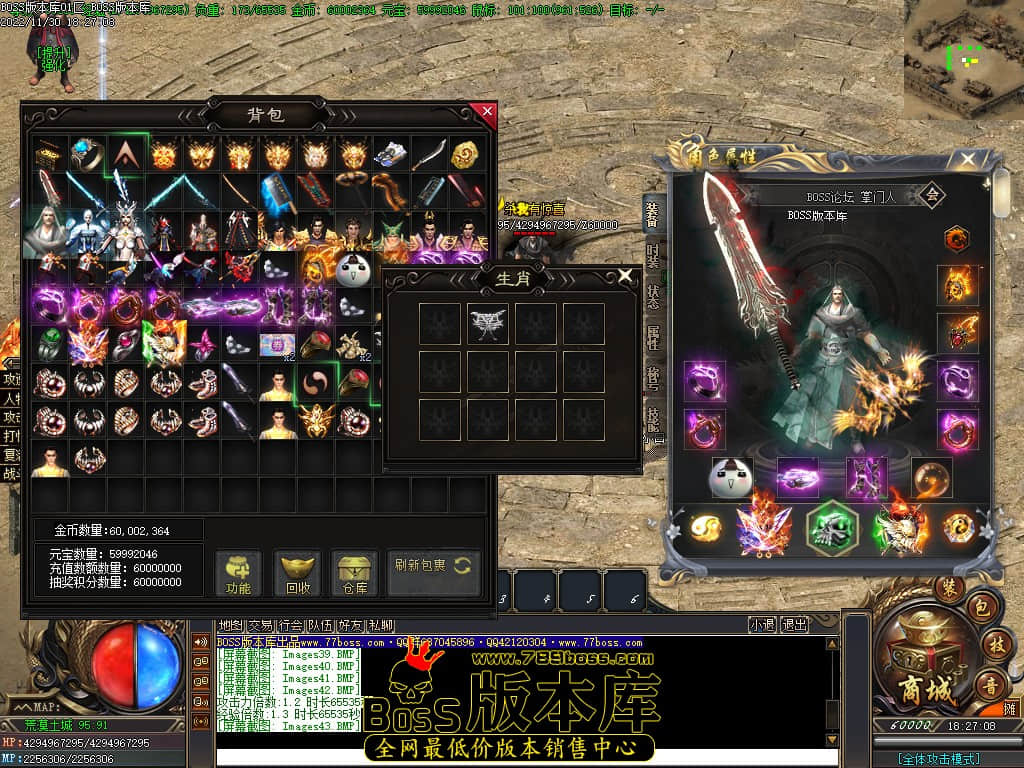This screenshot has width=1024, height=768.
Task: Click the 退出 exit button
Action: [795, 625]
